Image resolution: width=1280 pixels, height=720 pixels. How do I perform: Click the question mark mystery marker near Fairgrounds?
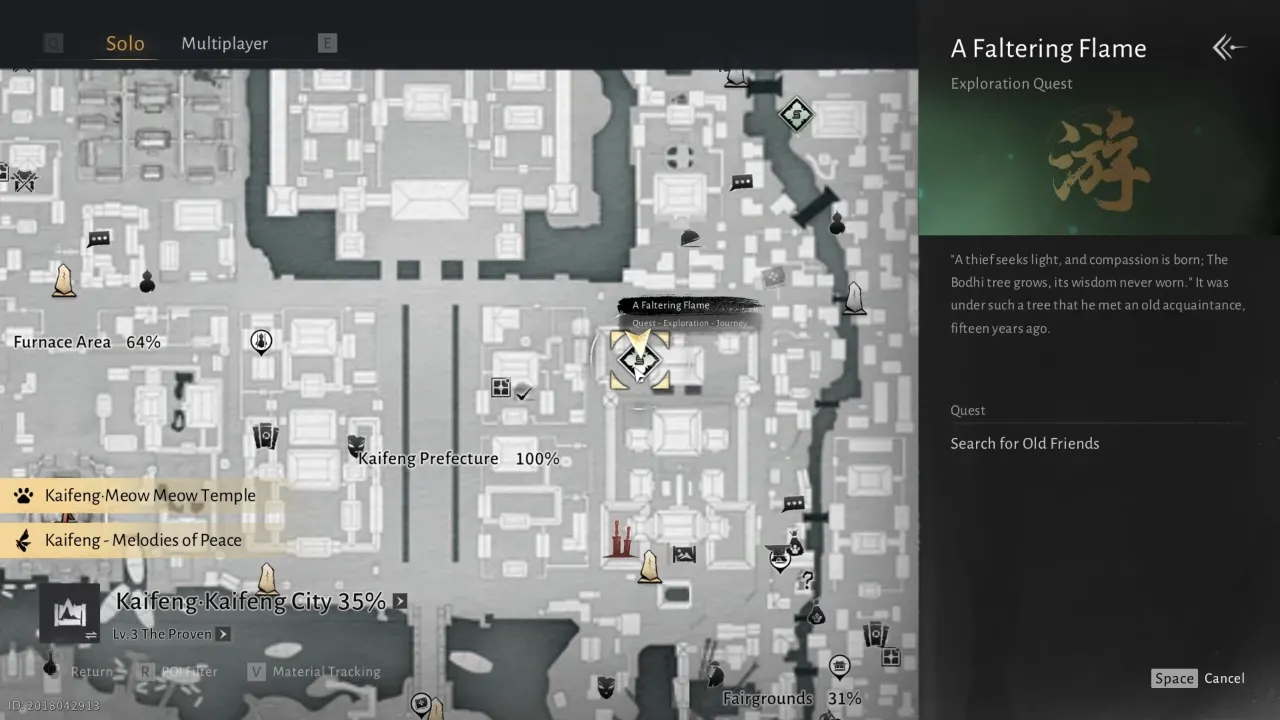tap(806, 580)
